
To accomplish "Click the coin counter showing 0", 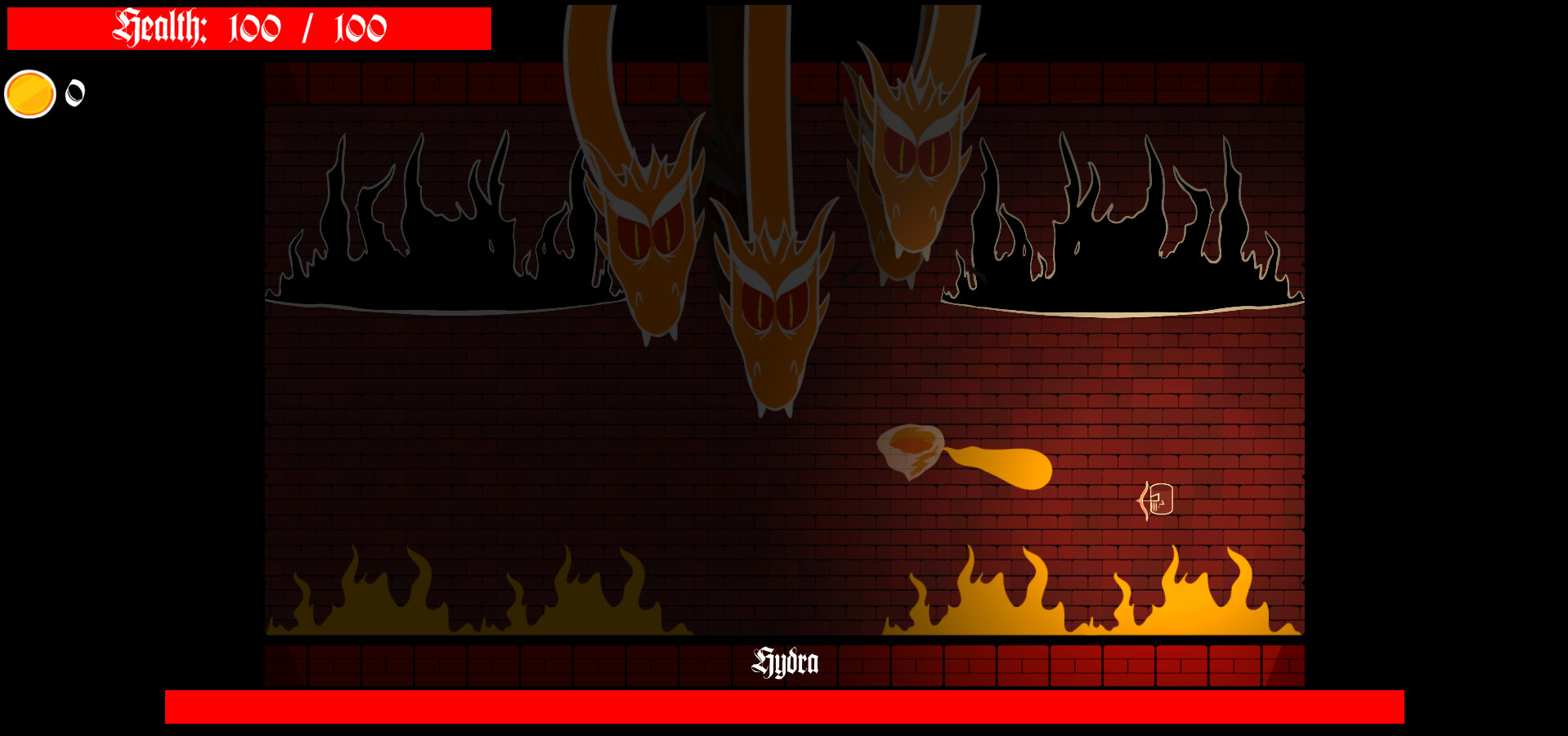I will click(x=74, y=92).
